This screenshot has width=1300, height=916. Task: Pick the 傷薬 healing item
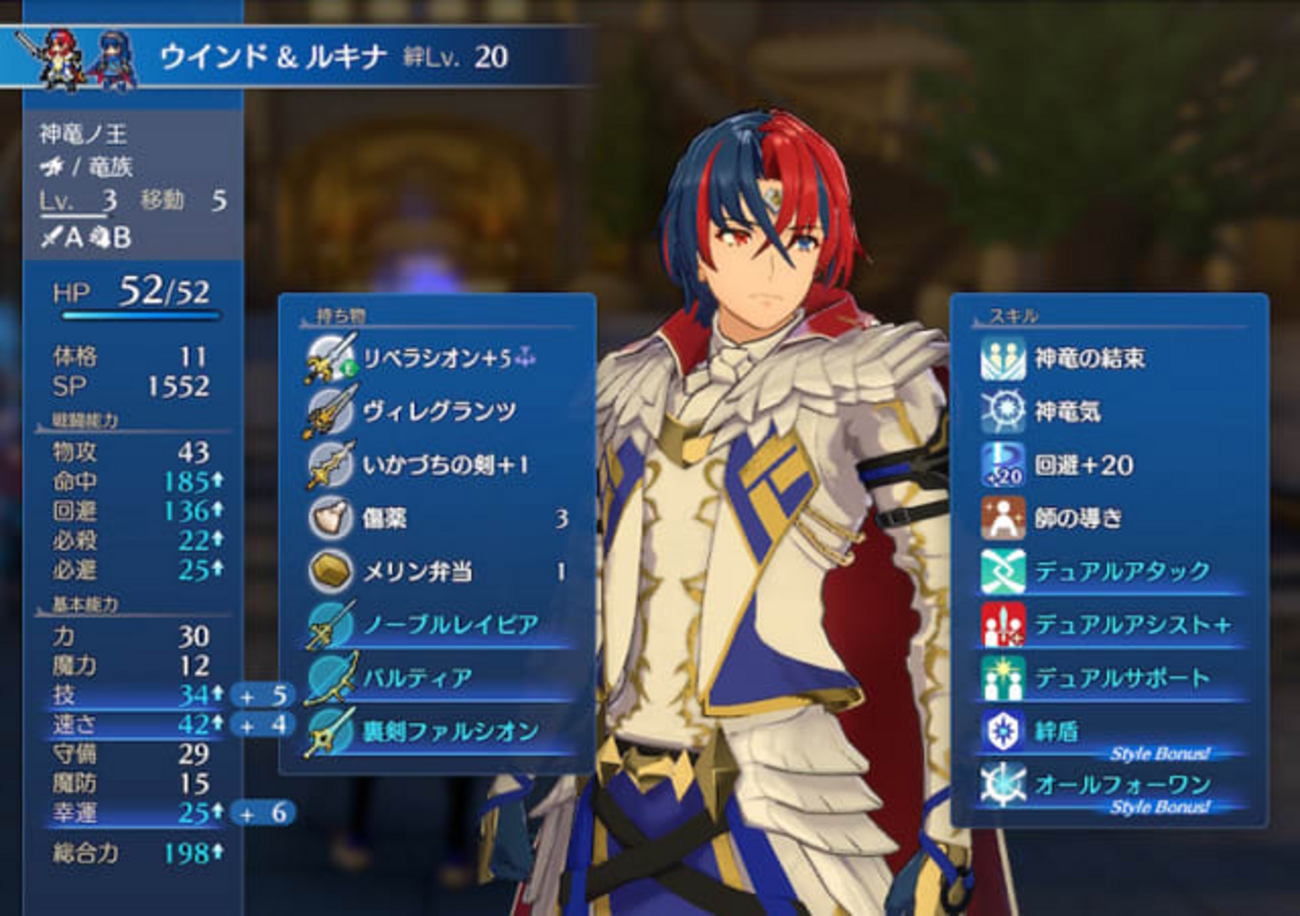[x=385, y=518]
